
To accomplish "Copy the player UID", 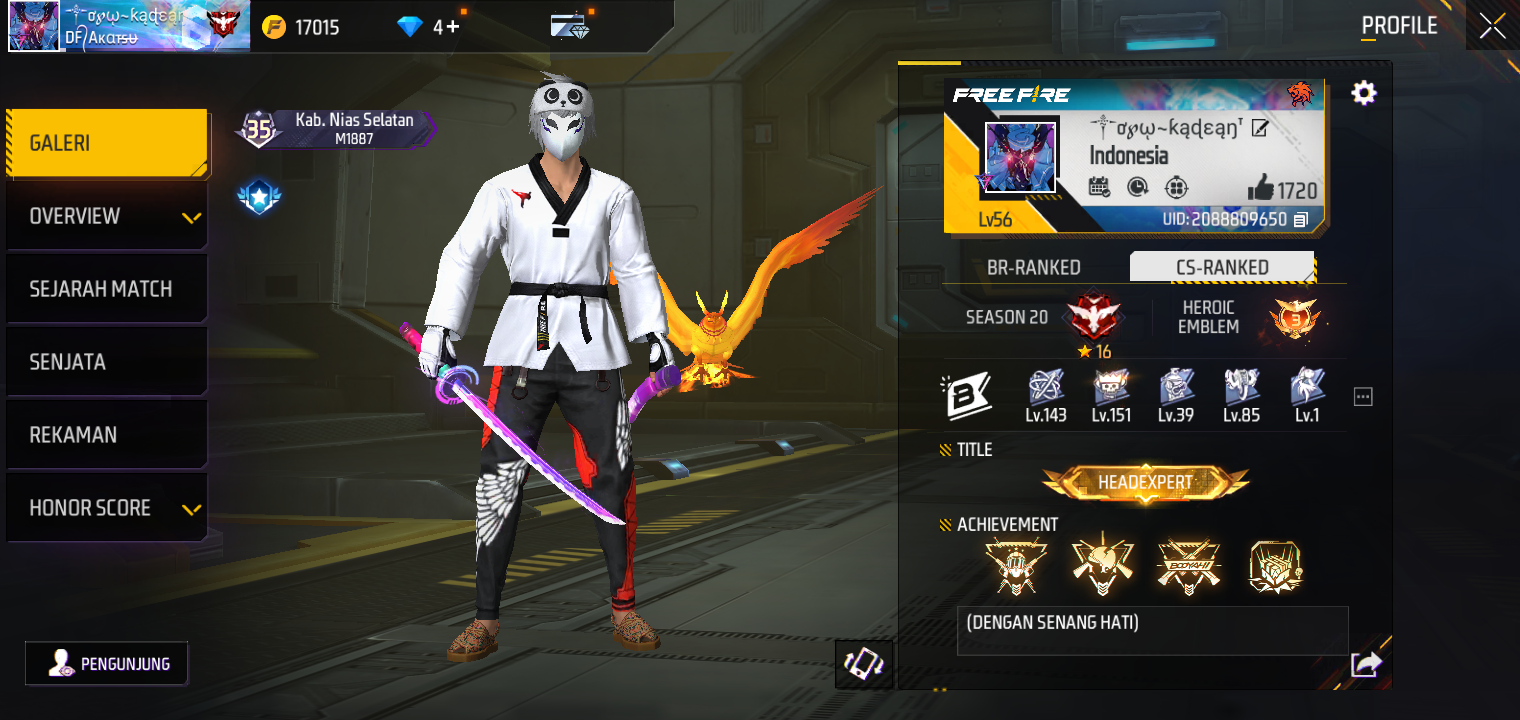I will coord(1300,219).
